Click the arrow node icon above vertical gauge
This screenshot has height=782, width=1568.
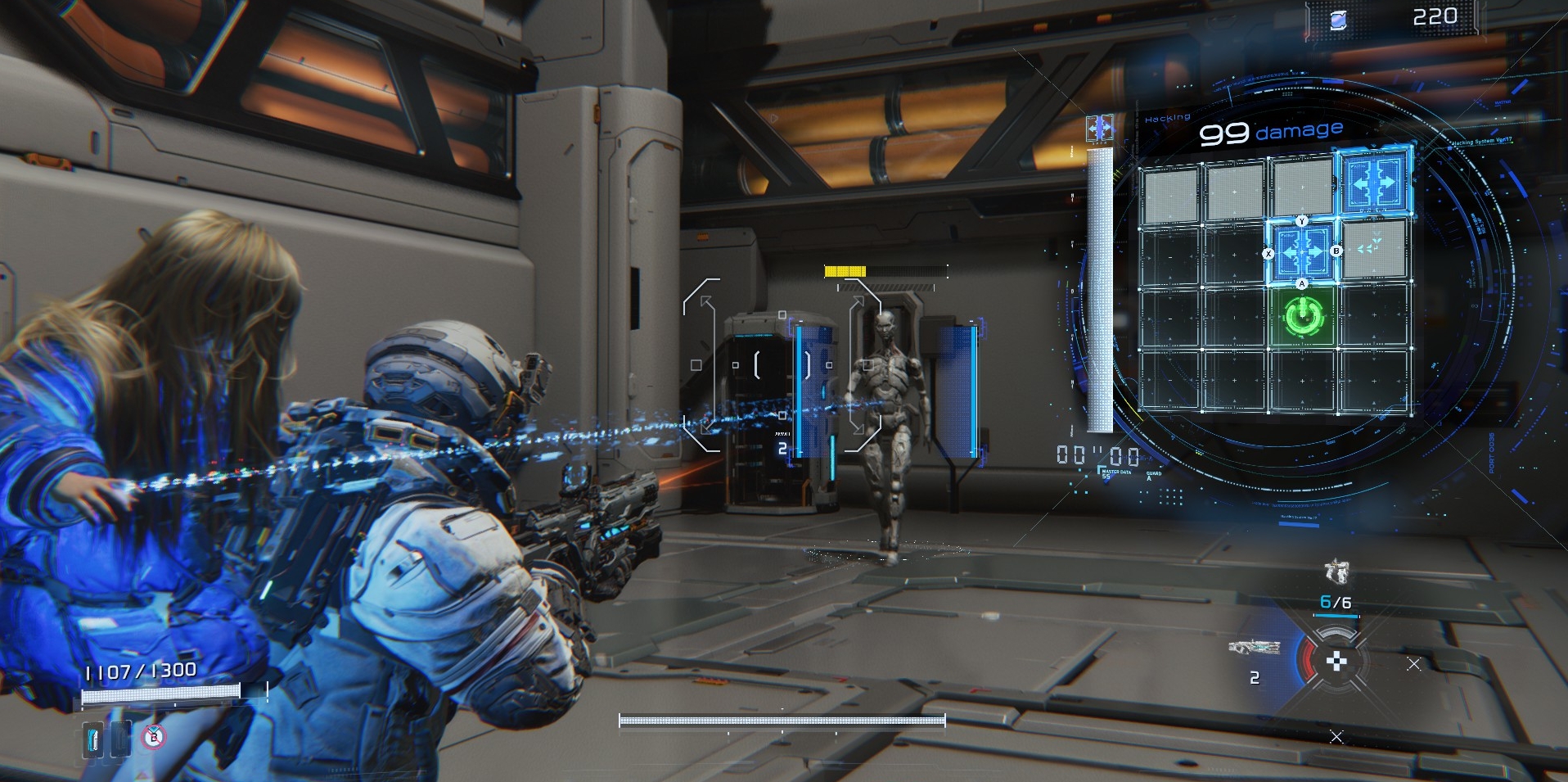1099,129
